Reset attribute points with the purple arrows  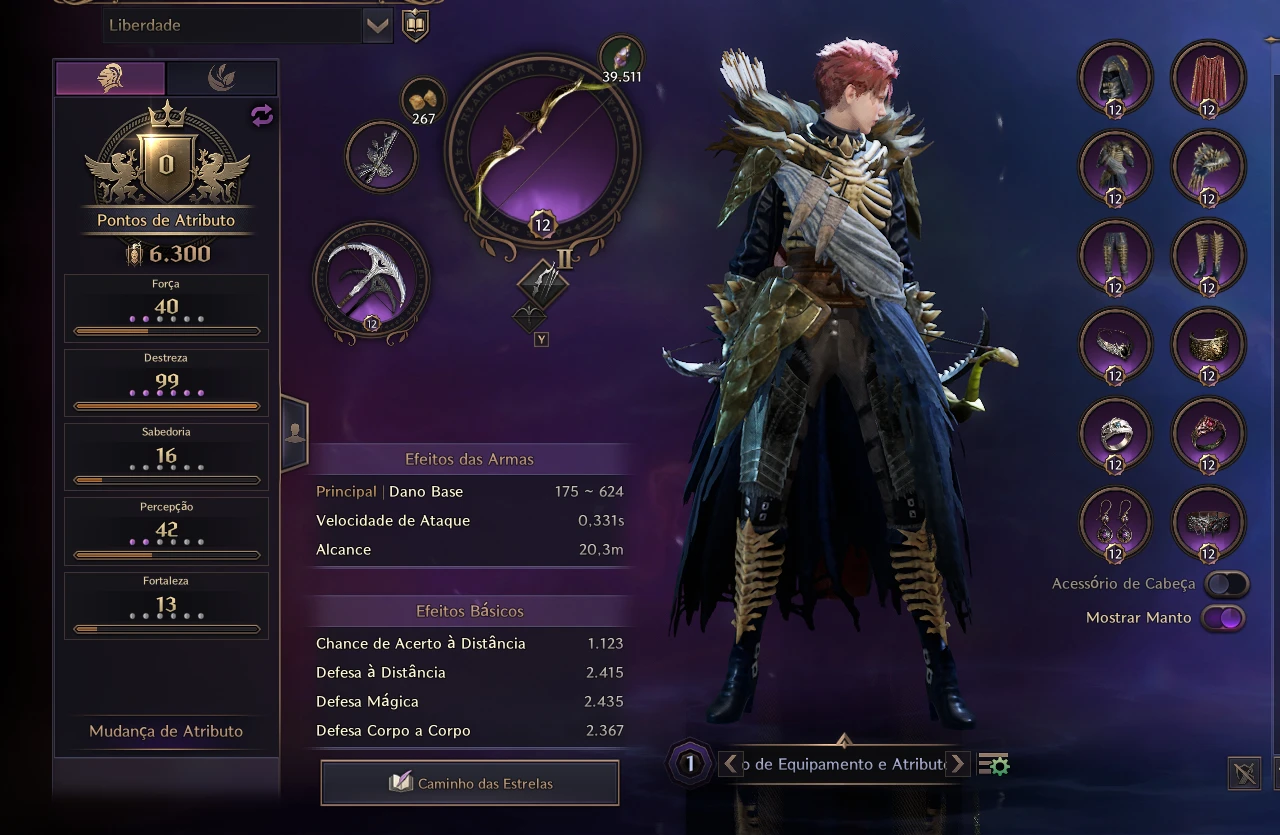(262, 116)
